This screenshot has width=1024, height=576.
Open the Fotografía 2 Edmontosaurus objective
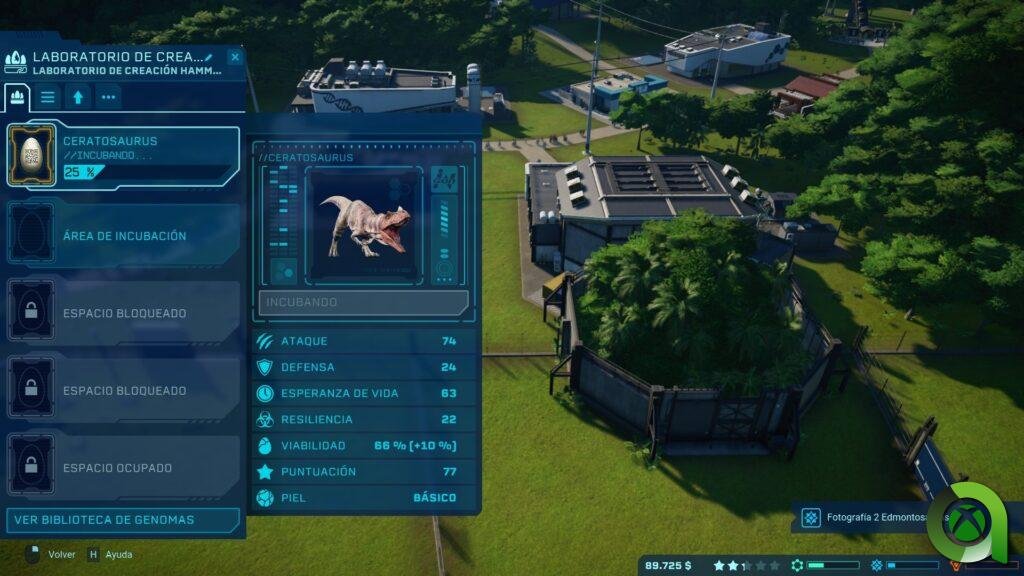(x=868, y=517)
